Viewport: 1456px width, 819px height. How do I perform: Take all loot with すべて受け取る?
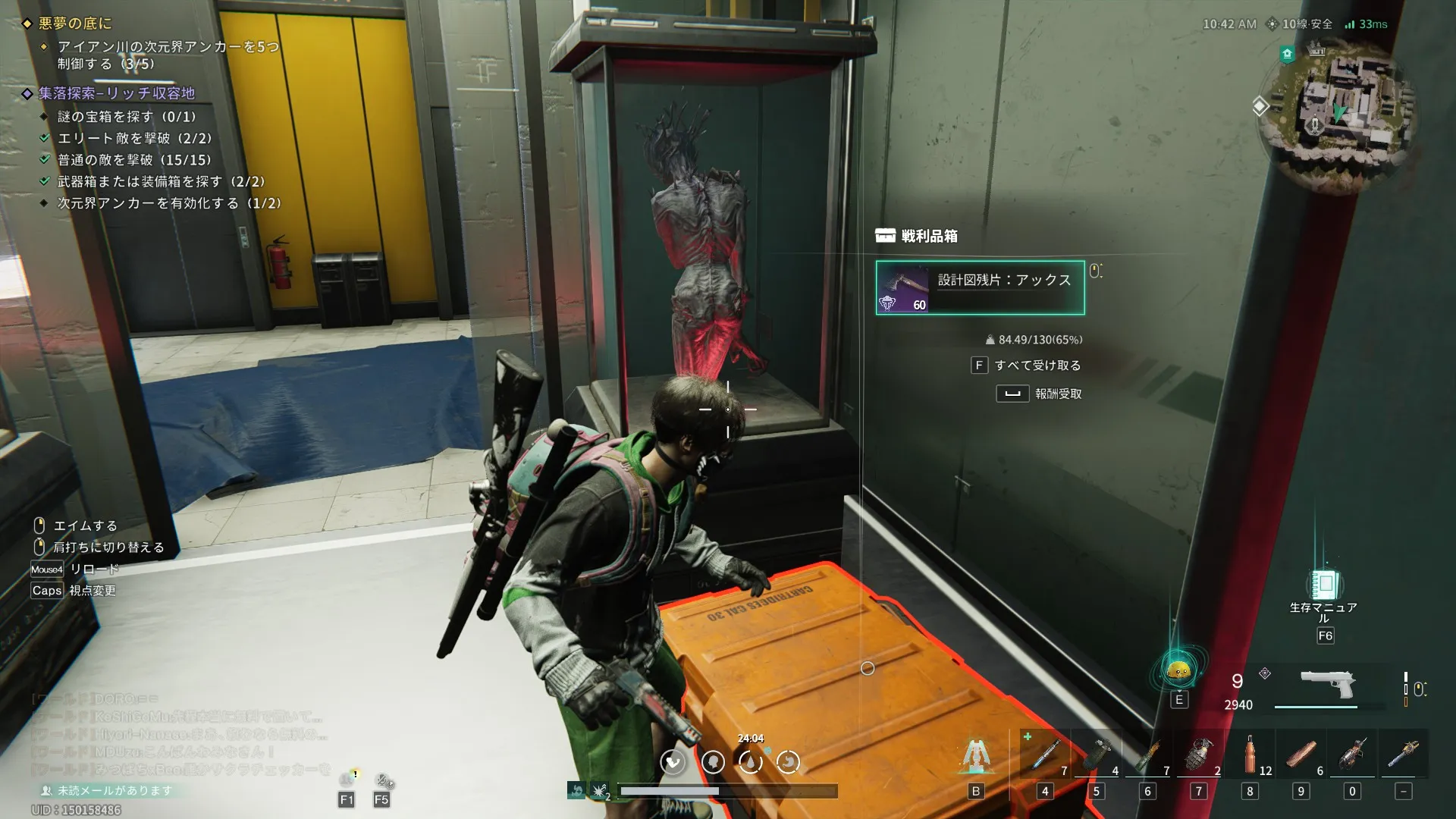pos(1028,366)
